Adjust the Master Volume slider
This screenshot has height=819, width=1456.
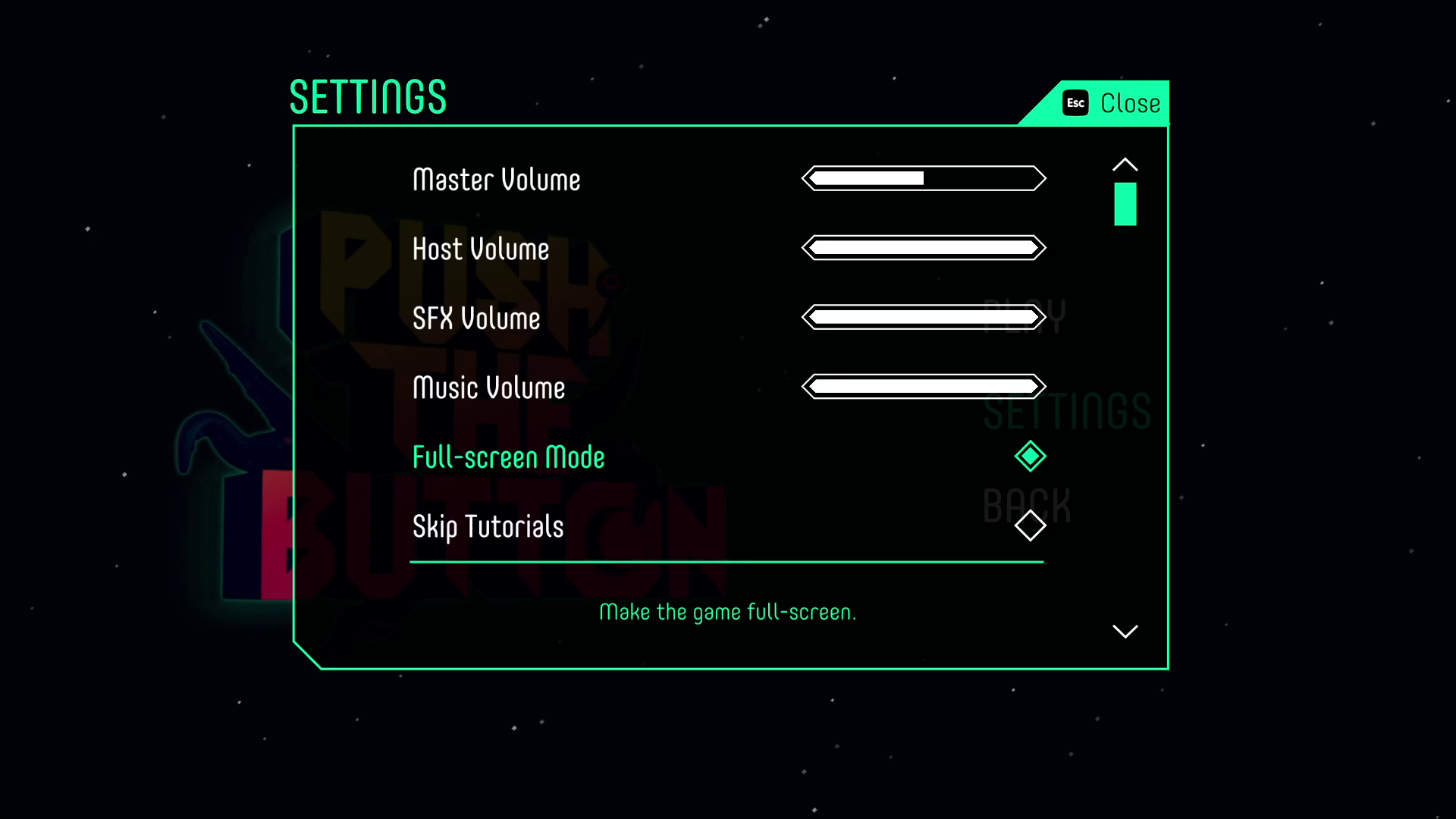(924, 179)
